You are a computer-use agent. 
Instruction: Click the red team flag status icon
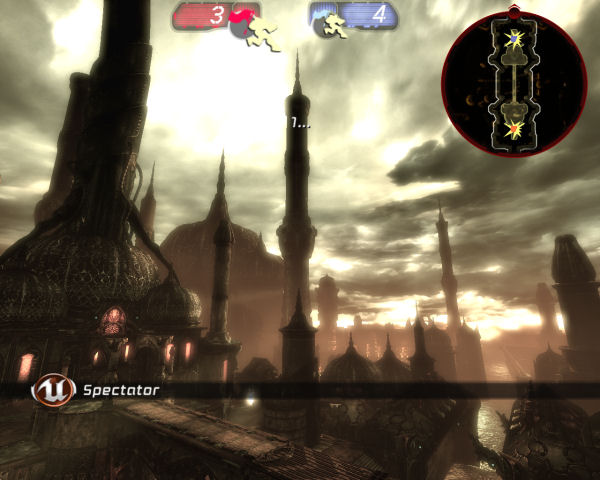(247, 26)
